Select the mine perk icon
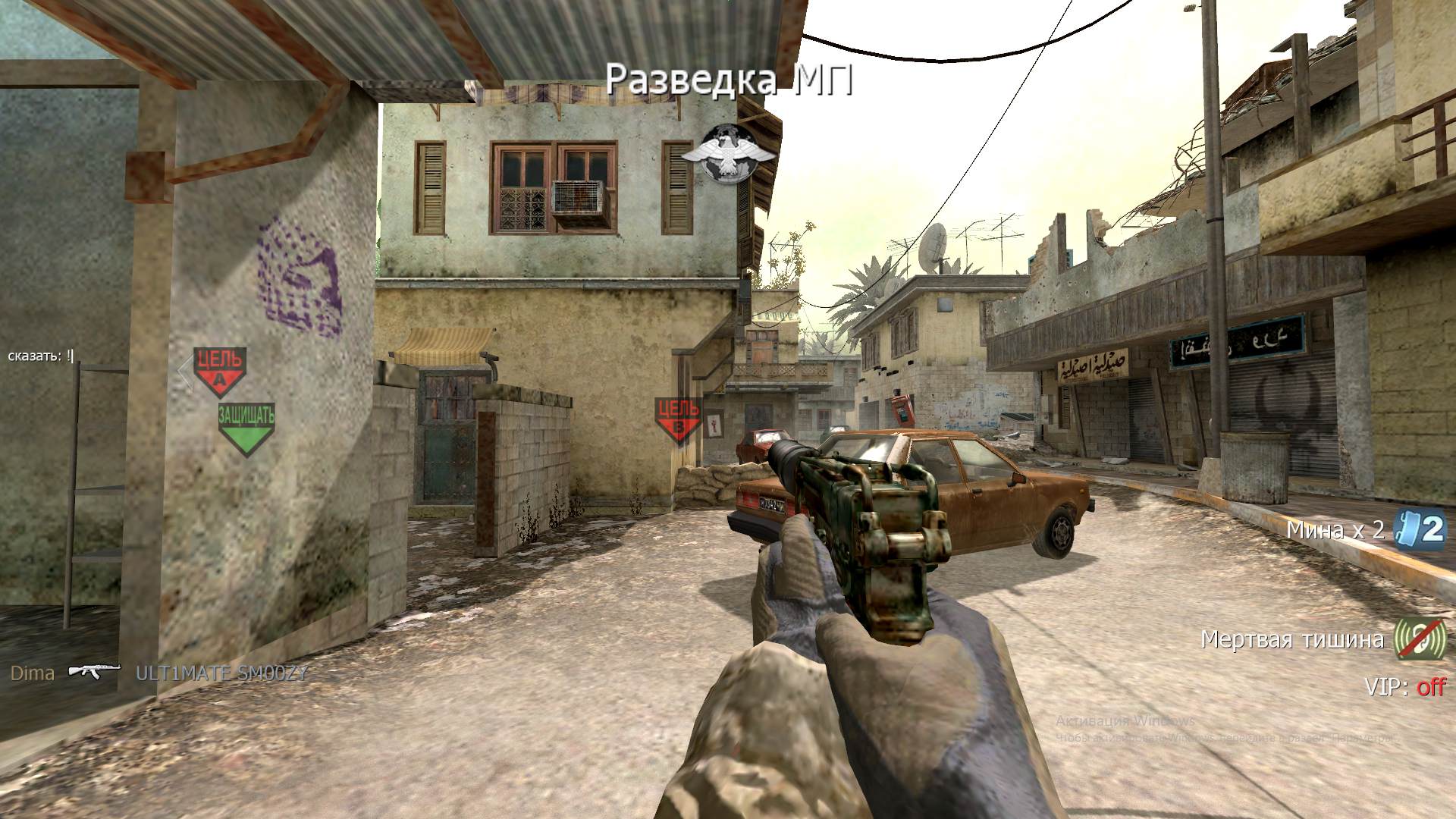The image size is (1456, 819). 1421,529
